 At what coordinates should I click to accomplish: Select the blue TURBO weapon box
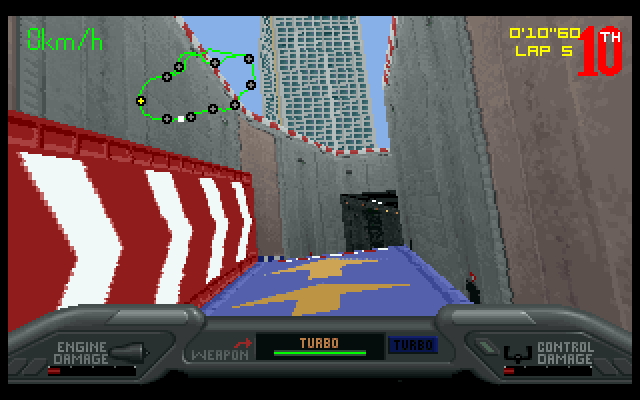412,345
